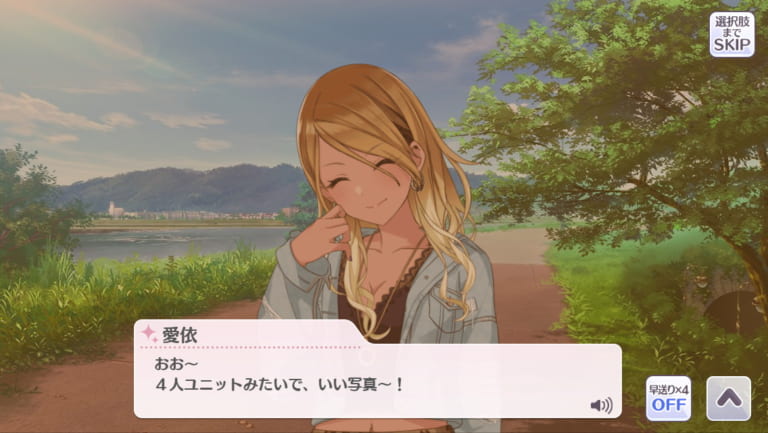Hide the dialogue box with the arrow button
Image resolution: width=768 pixels, height=433 pixels.
pyautogui.click(x=728, y=398)
